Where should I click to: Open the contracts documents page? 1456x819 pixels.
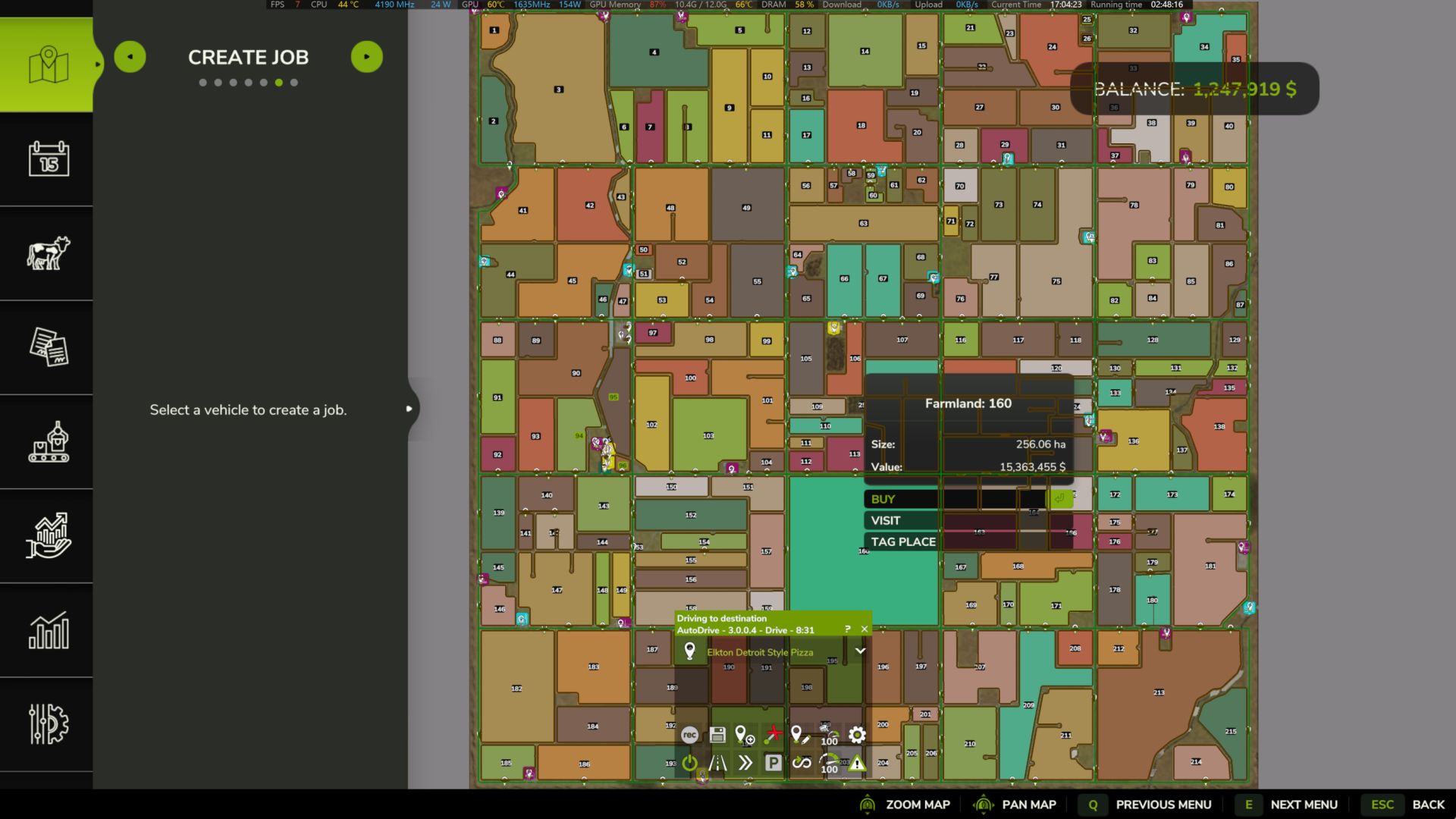click(48, 347)
